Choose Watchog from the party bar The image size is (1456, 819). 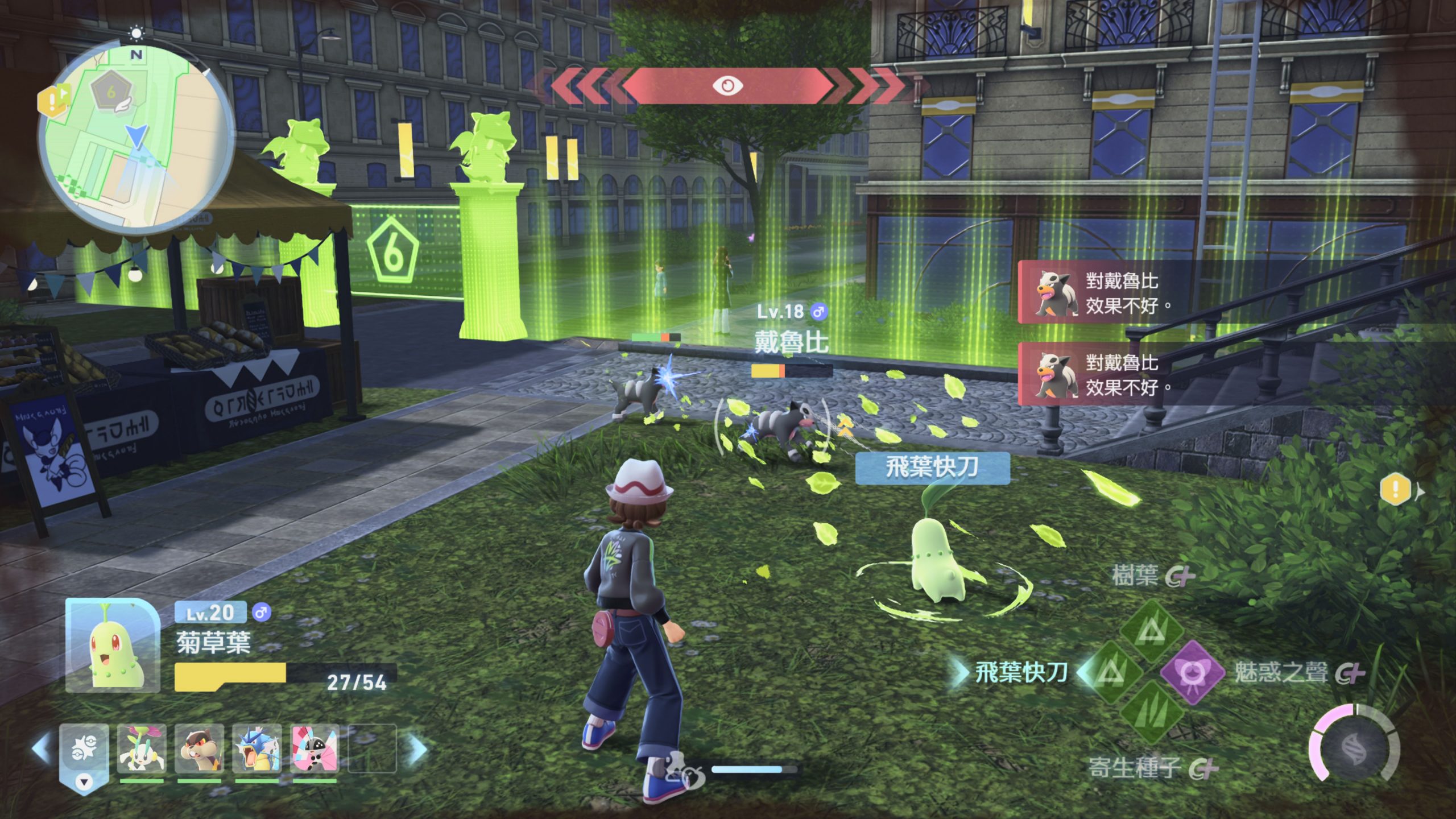[199, 748]
